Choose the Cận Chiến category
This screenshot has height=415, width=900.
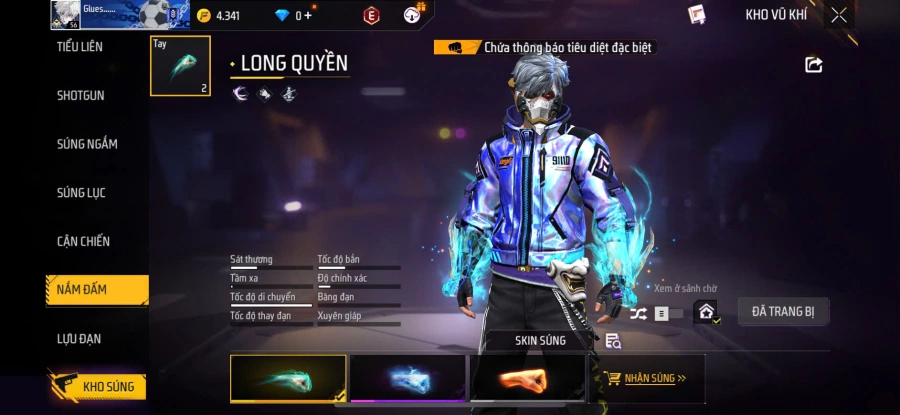(x=83, y=241)
